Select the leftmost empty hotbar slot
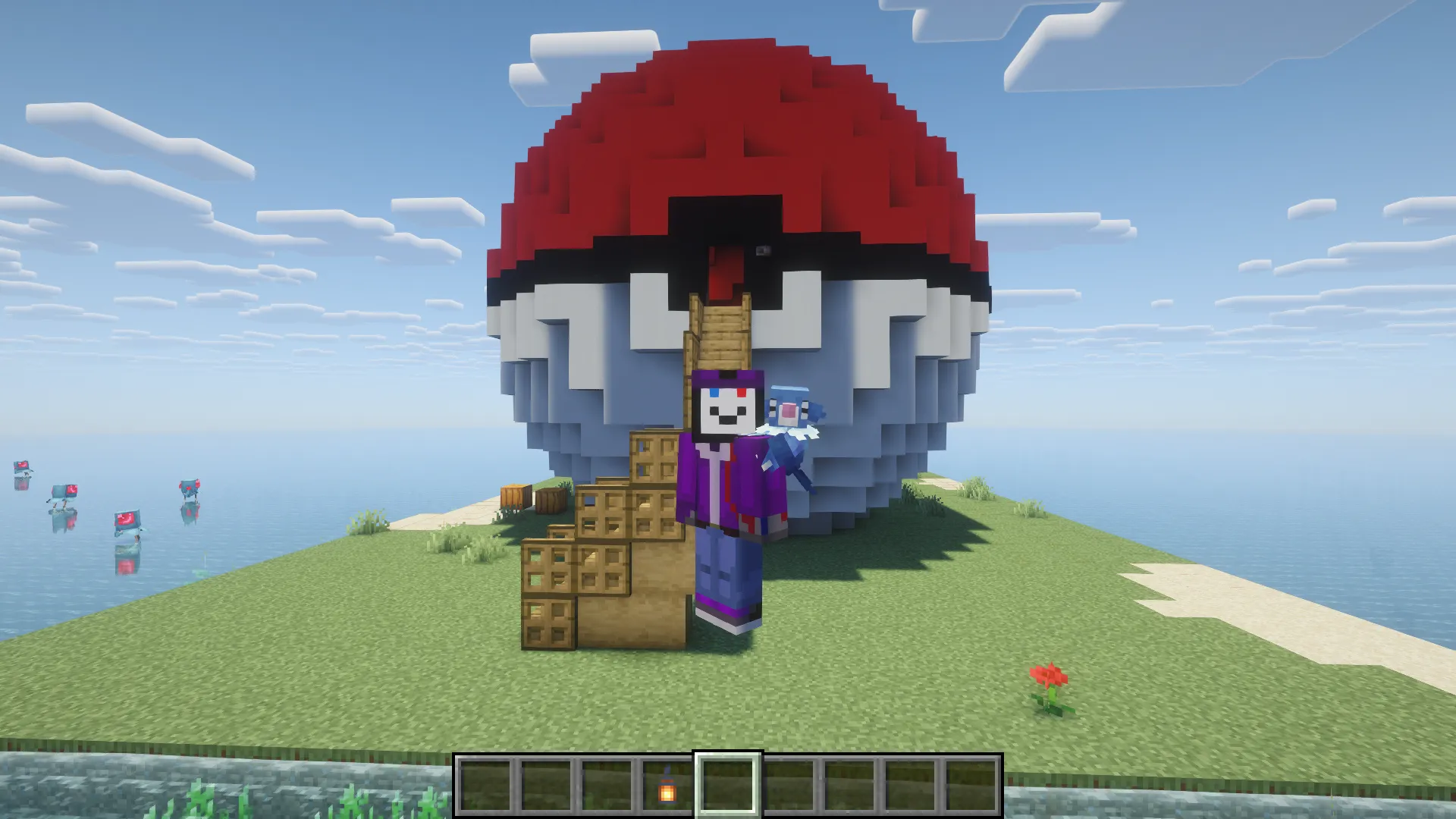The height and width of the screenshot is (819, 1456). point(485,786)
